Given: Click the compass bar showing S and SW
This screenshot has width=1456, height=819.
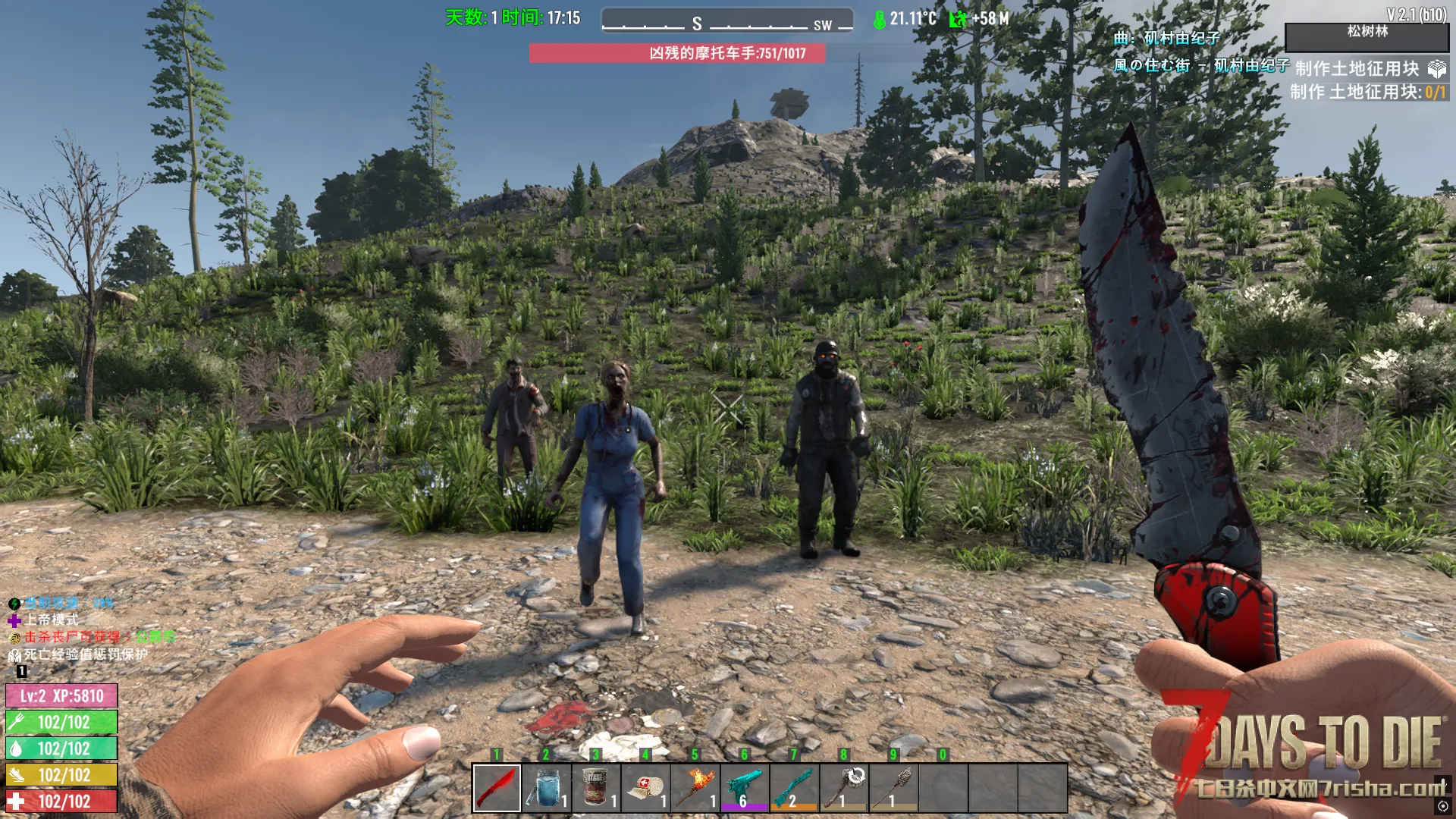Looking at the screenshot, I should coord(726,21).
